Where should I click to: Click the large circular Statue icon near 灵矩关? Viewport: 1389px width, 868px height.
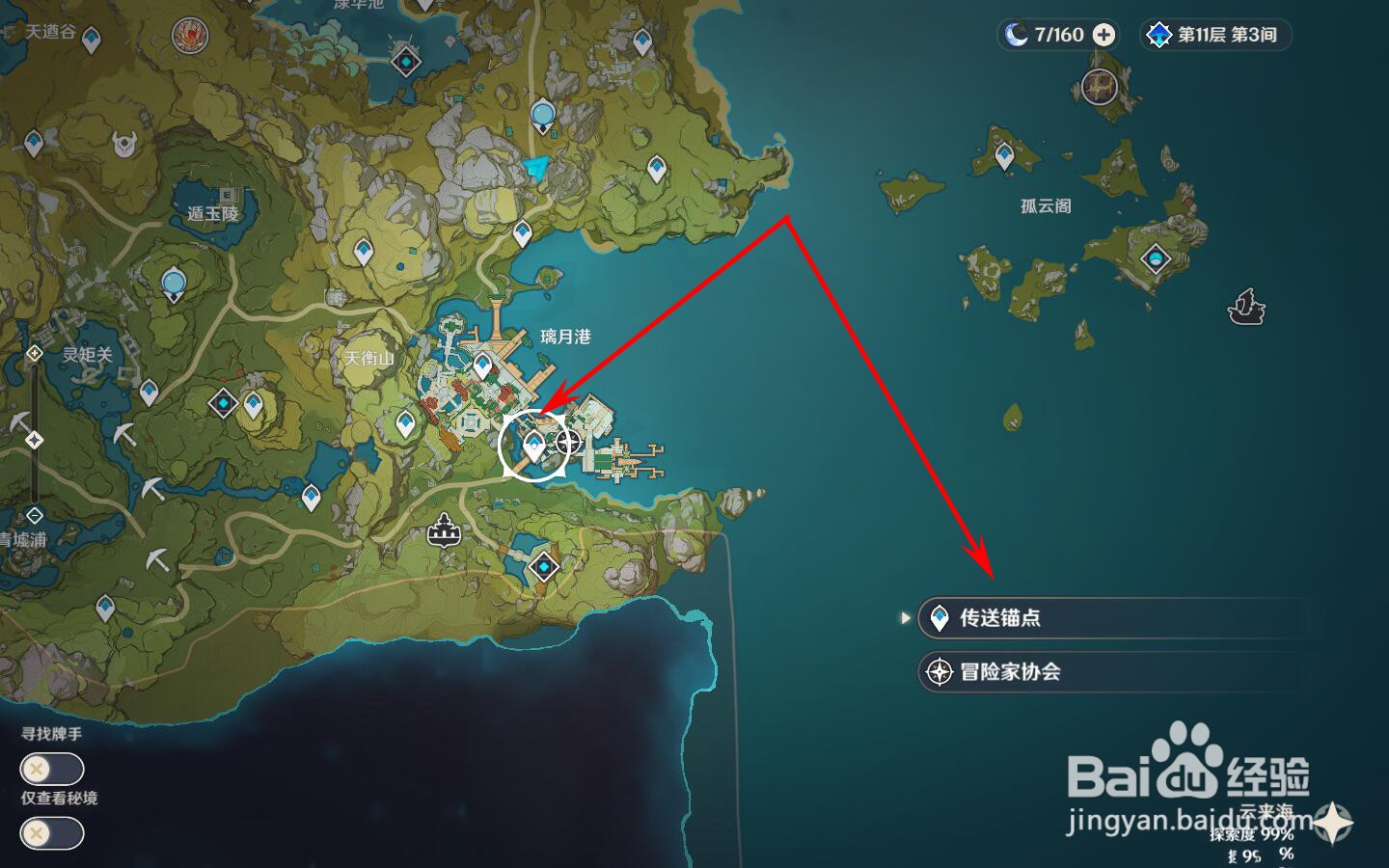(x=172, y=283)
